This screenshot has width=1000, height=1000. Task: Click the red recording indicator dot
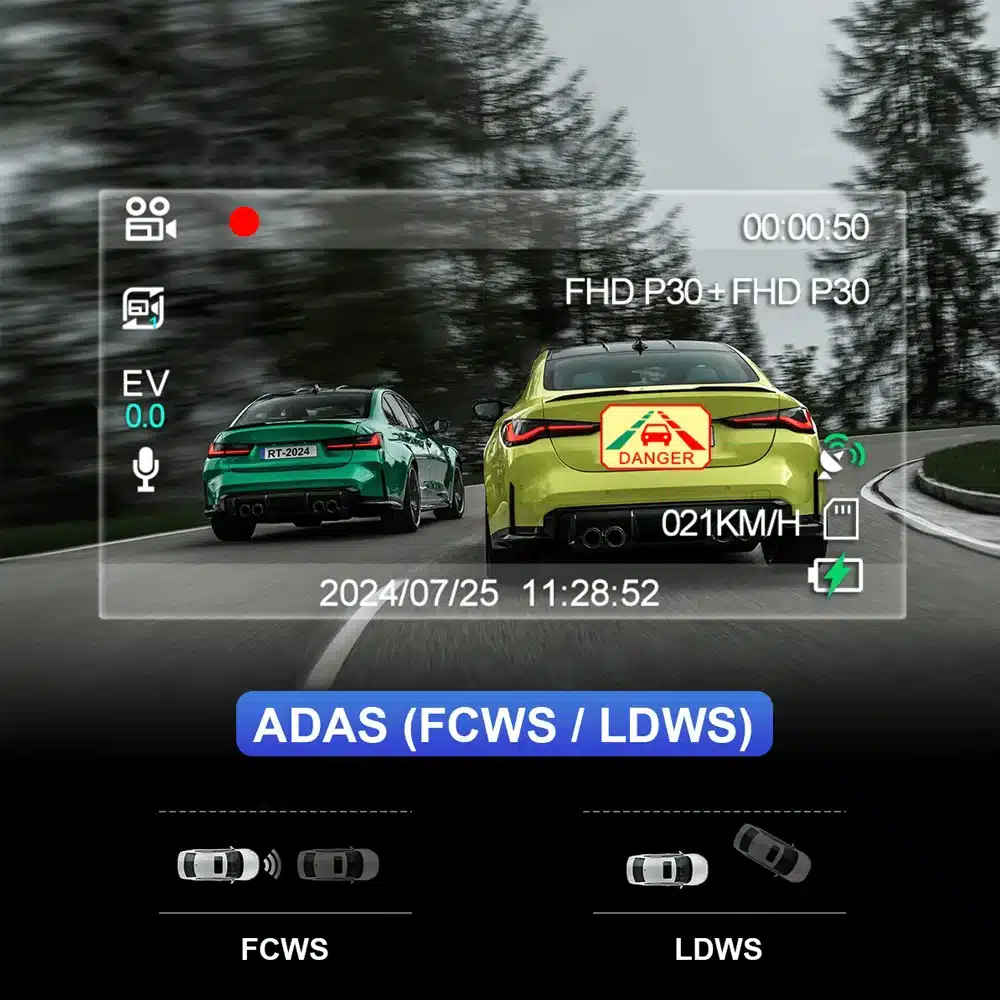[244, 222]
